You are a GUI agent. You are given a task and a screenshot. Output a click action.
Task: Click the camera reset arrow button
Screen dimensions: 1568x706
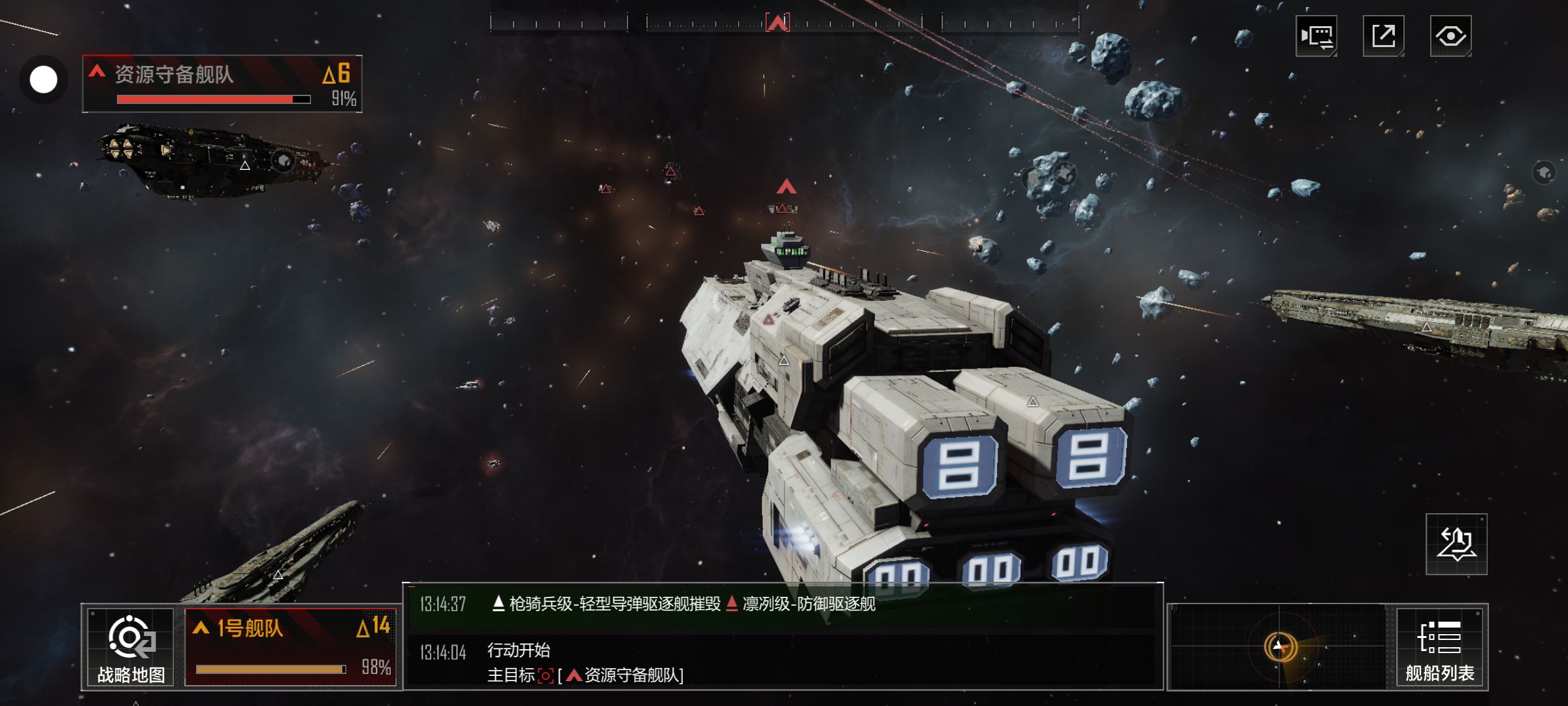click(1456, 545)
